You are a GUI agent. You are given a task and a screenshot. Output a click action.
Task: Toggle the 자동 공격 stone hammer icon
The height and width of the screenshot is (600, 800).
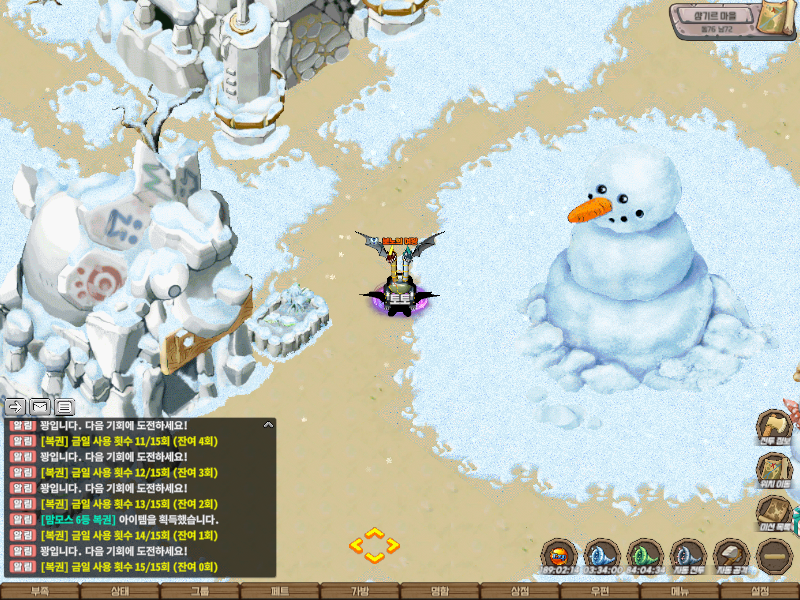click(731, 555)
